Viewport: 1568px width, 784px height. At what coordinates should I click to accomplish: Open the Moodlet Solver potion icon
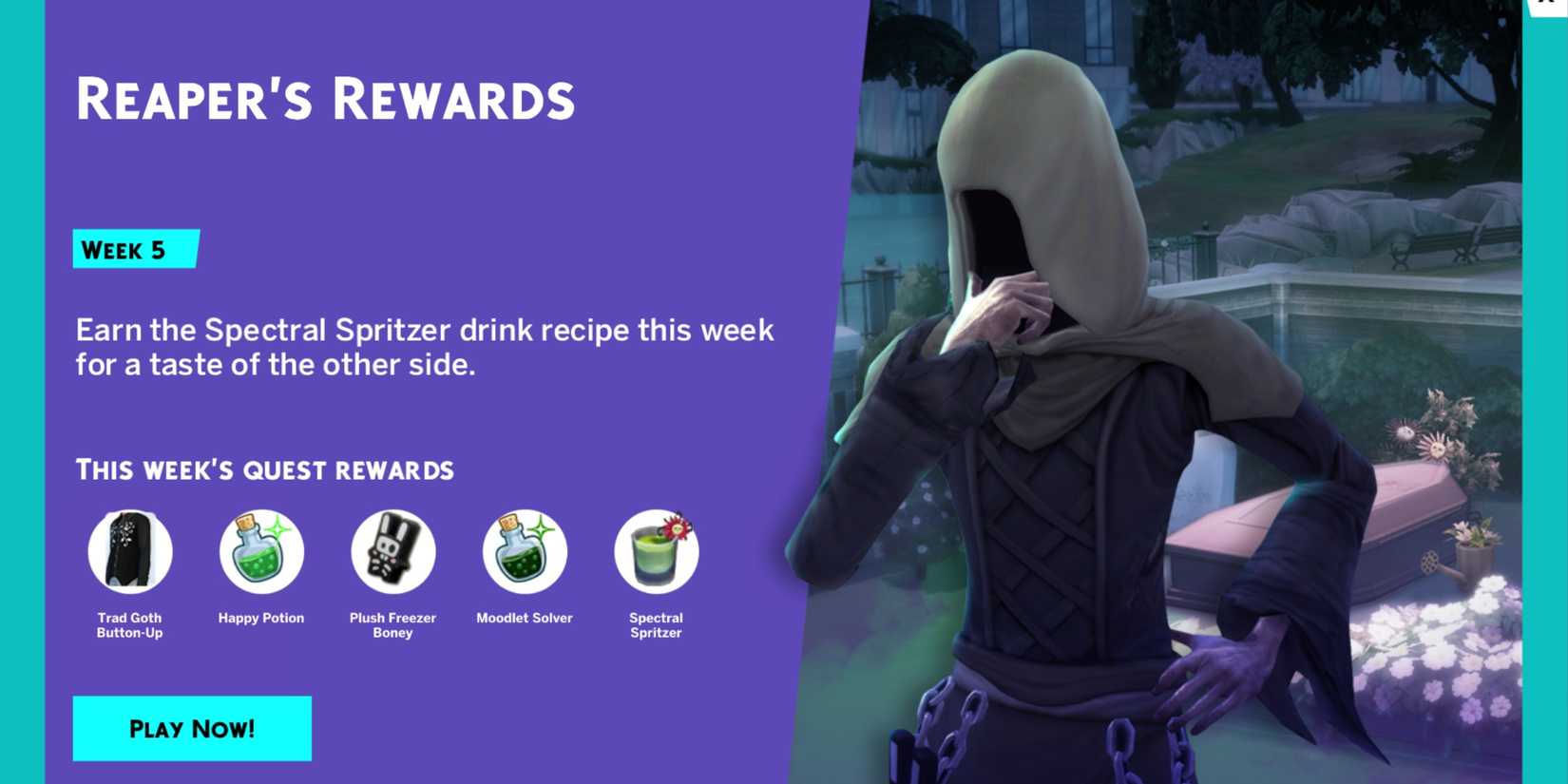(x=524, y=551)
